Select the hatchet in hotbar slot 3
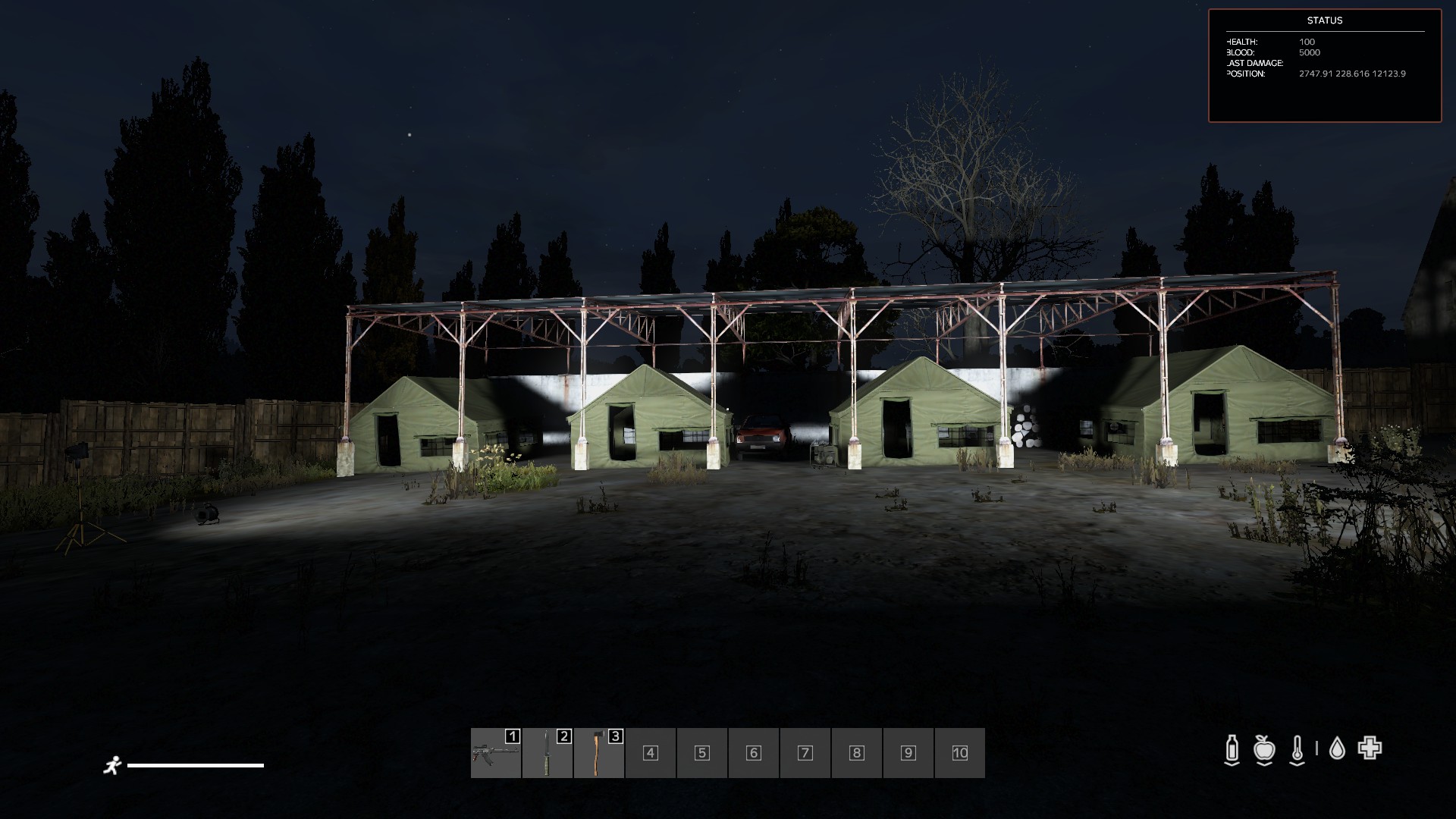 [x=598, y=753]
